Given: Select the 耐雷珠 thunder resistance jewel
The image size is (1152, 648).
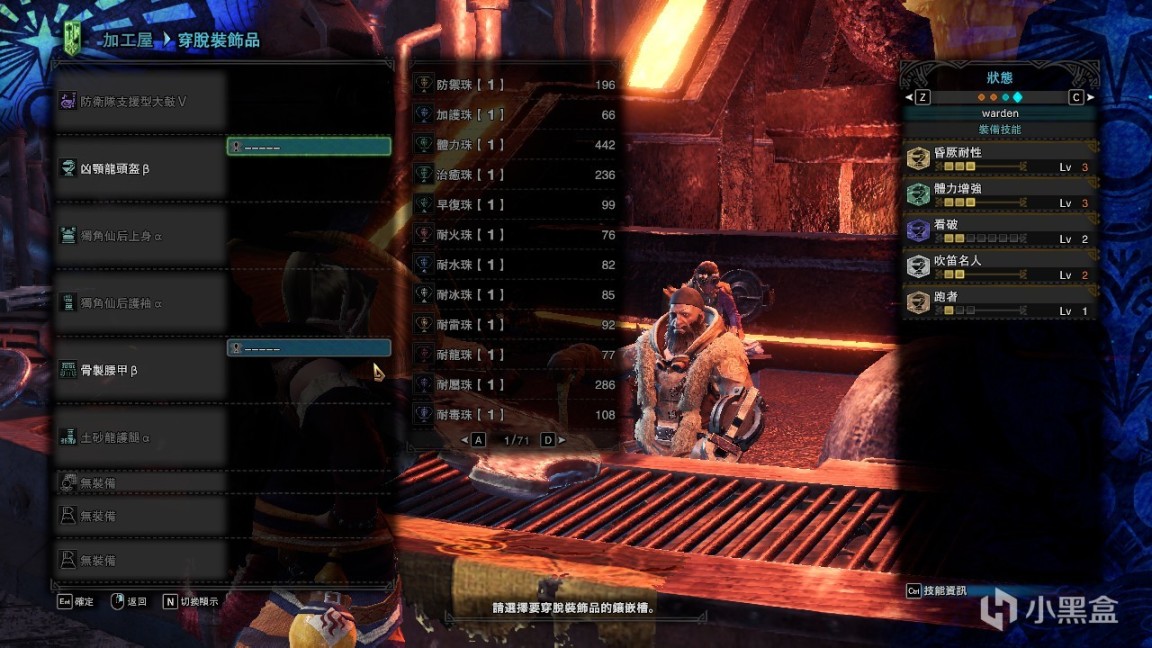Looking at the screenshot, I should click(516, 325).
